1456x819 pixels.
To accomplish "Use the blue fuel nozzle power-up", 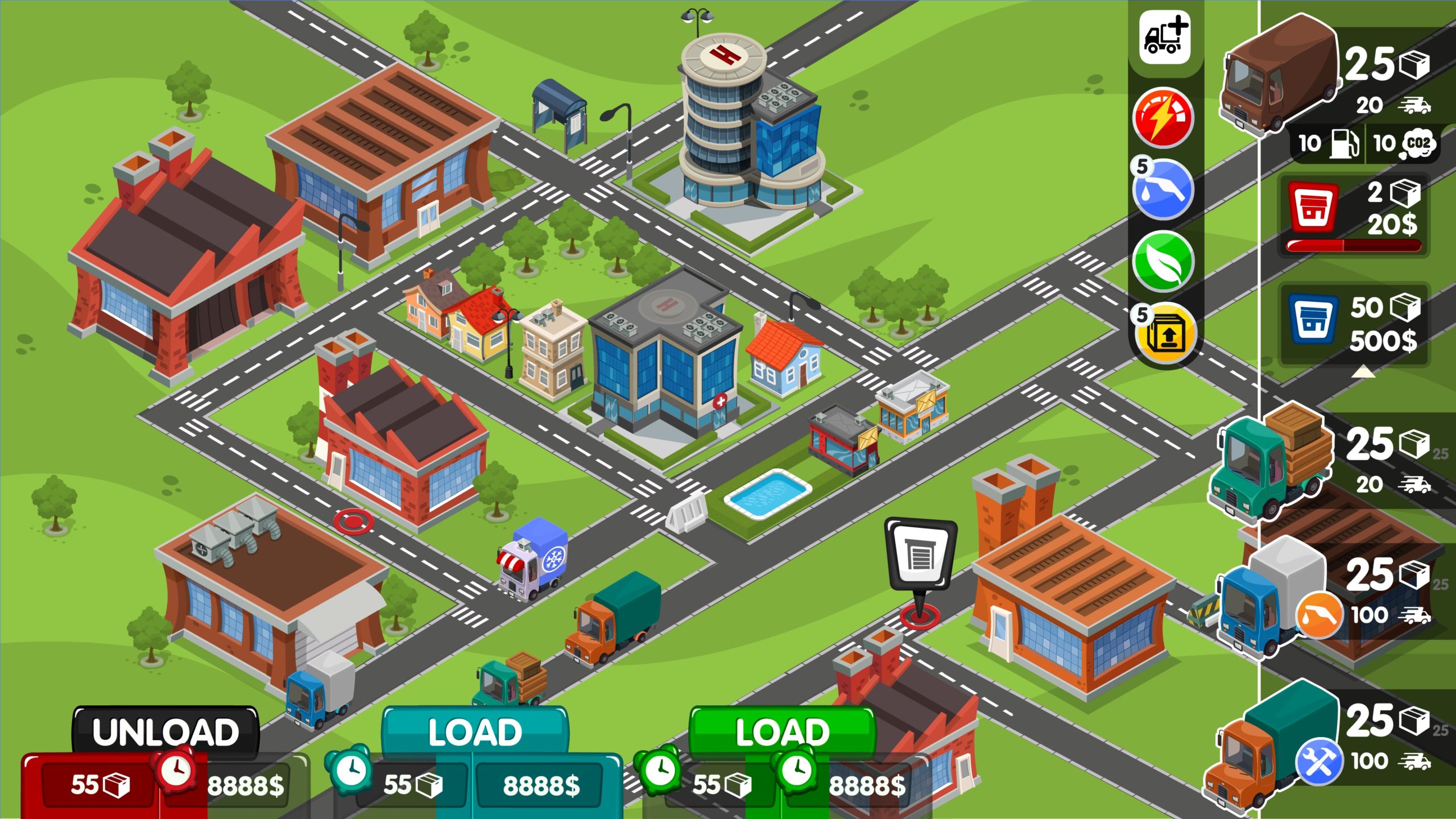I will coord(1163,189).
